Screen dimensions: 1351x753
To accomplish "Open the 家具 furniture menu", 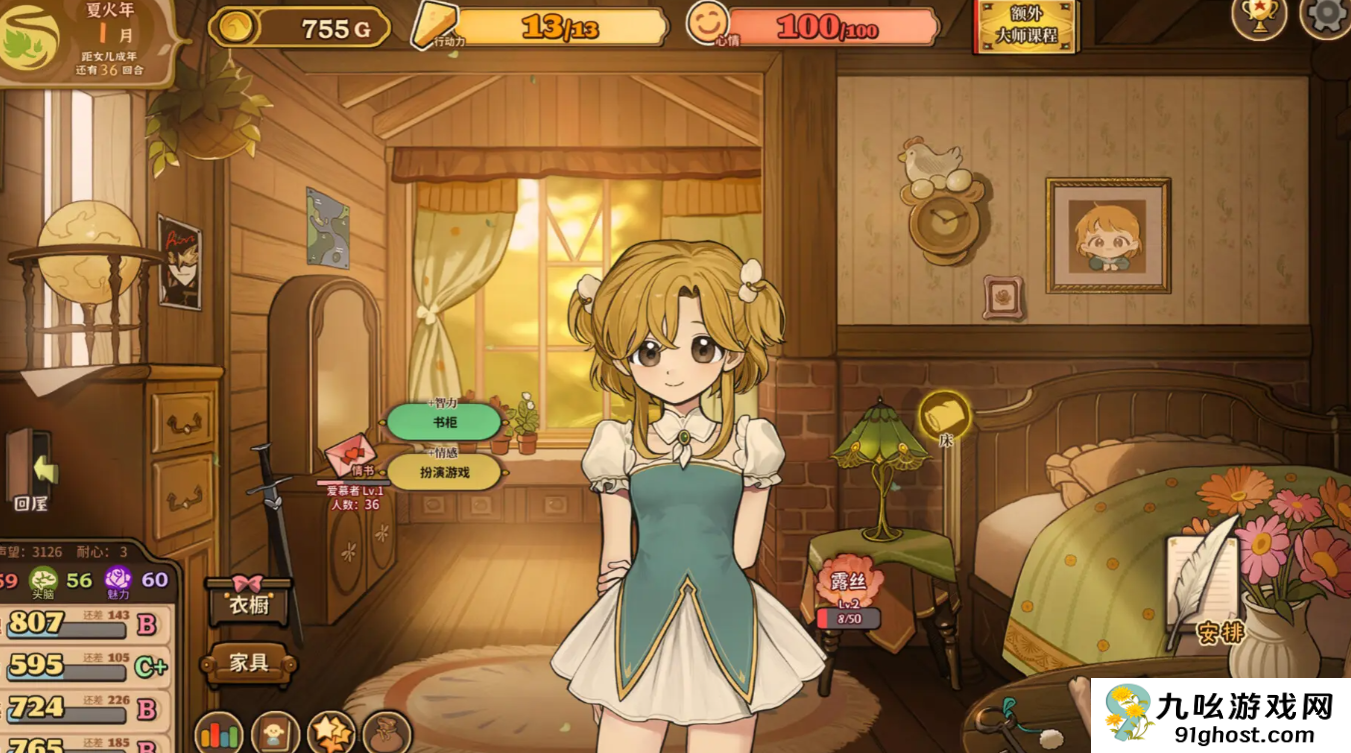I will click(x=248, y=662).
